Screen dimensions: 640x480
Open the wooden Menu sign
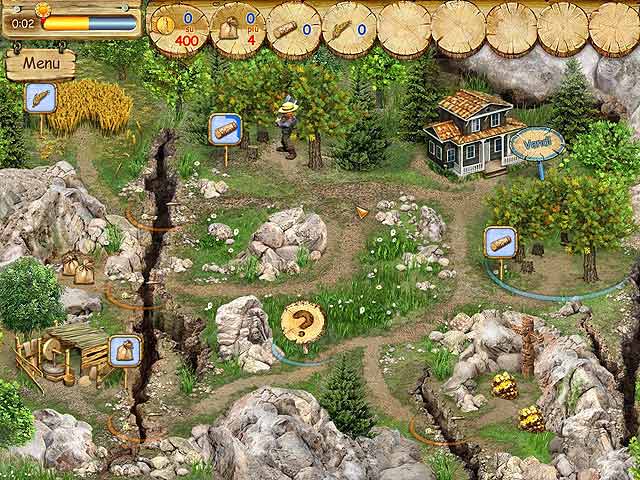(x=41, y=63)
